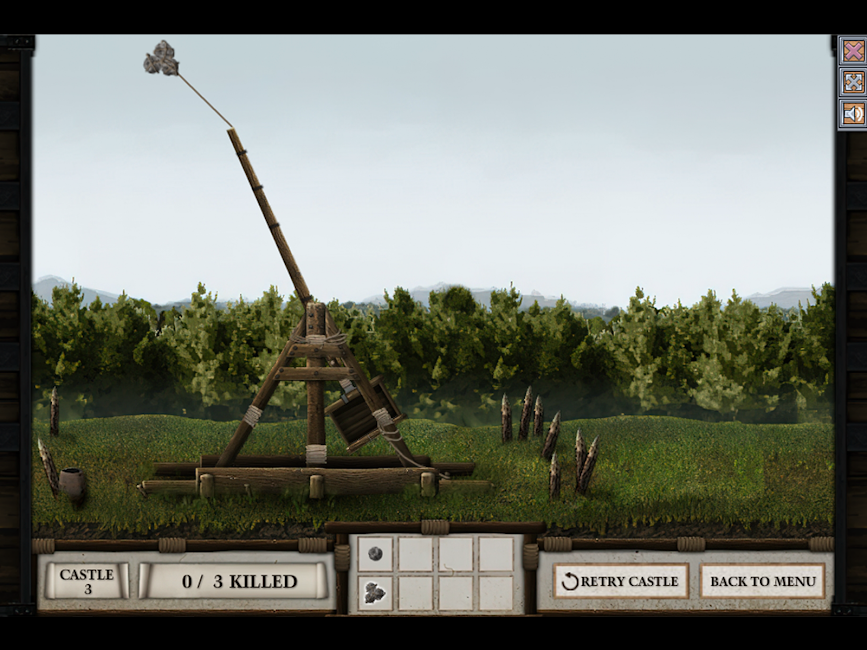
Task: Choose the triple rock cluster ammo slot
Action: coord(375,592)
